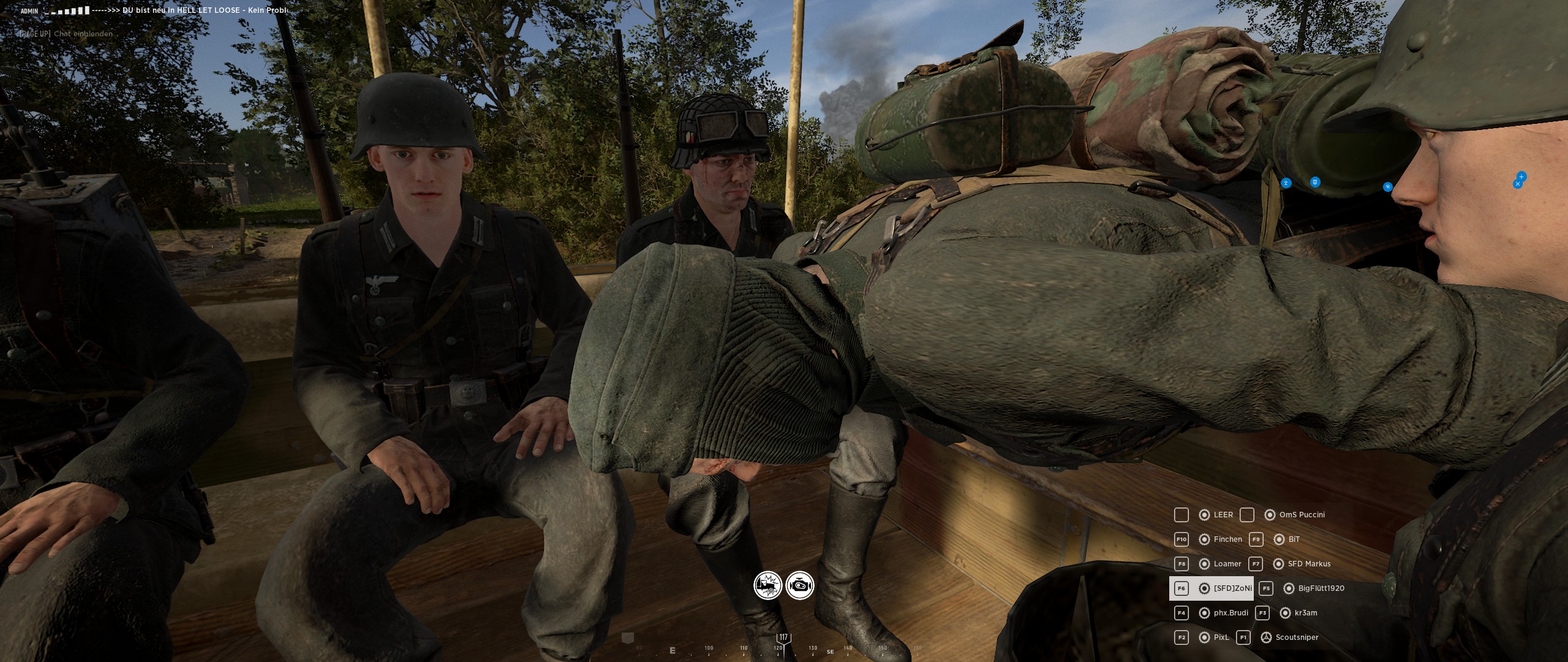This screenshot has height=662, width=1568.
Task: Click the highlighted [SFD]ZoNi seat row
Action: coord(1212,588)
